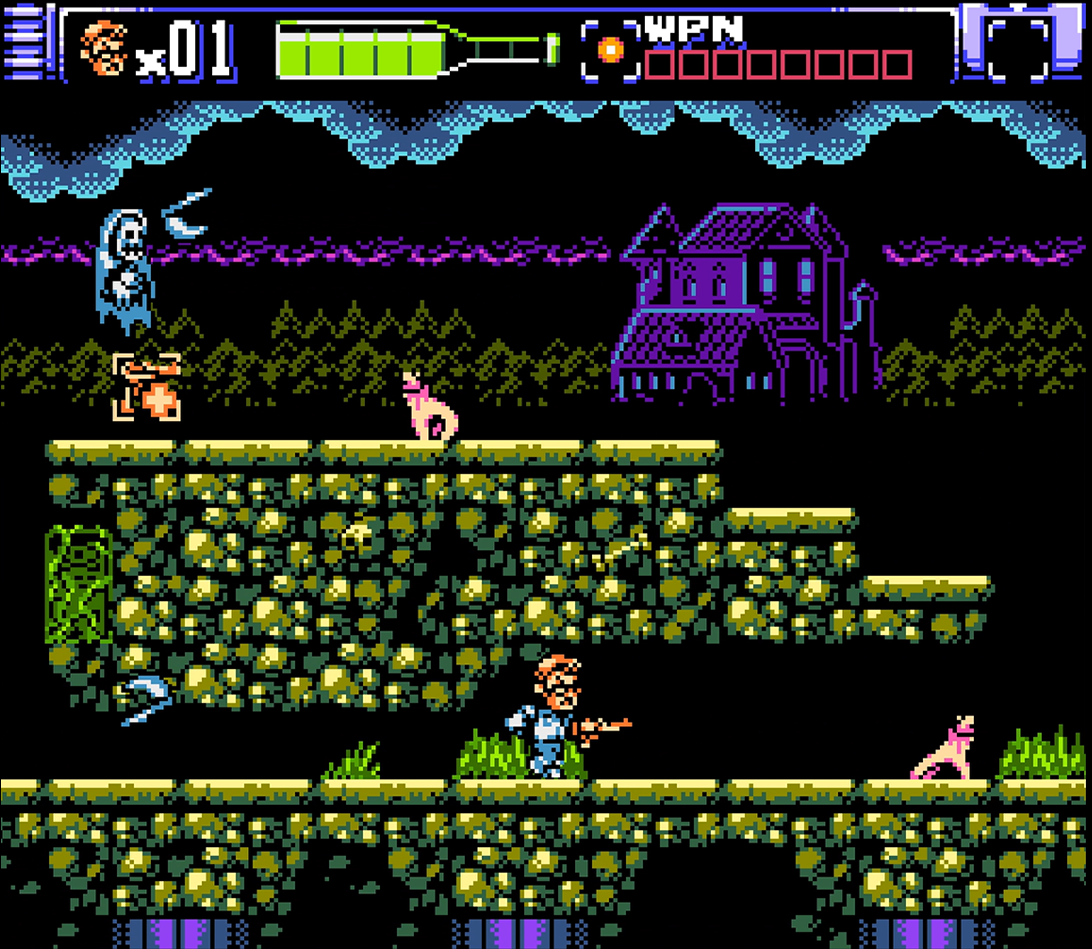Click the player face lives icon

(x=104, y=48)
